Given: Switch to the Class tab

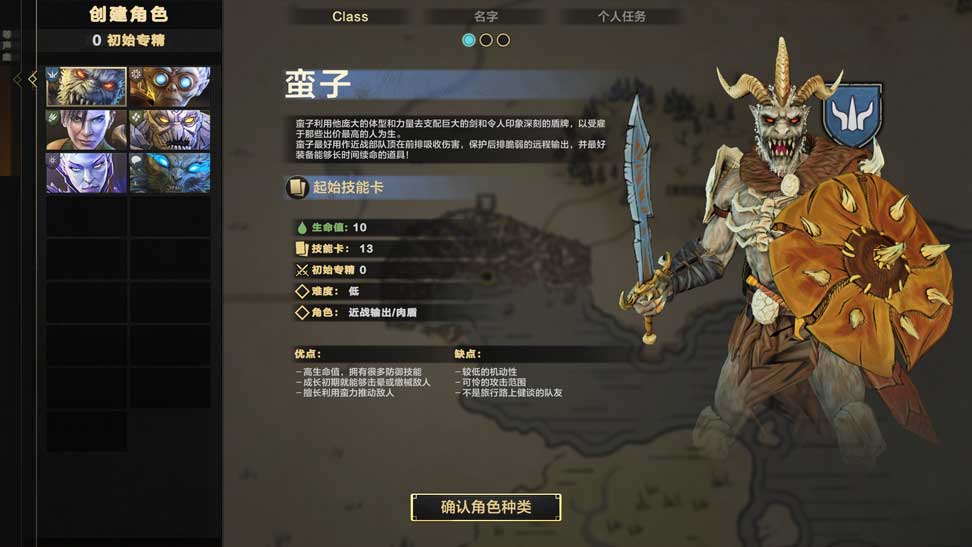Looking at the screenshot, I should [350, 17].
